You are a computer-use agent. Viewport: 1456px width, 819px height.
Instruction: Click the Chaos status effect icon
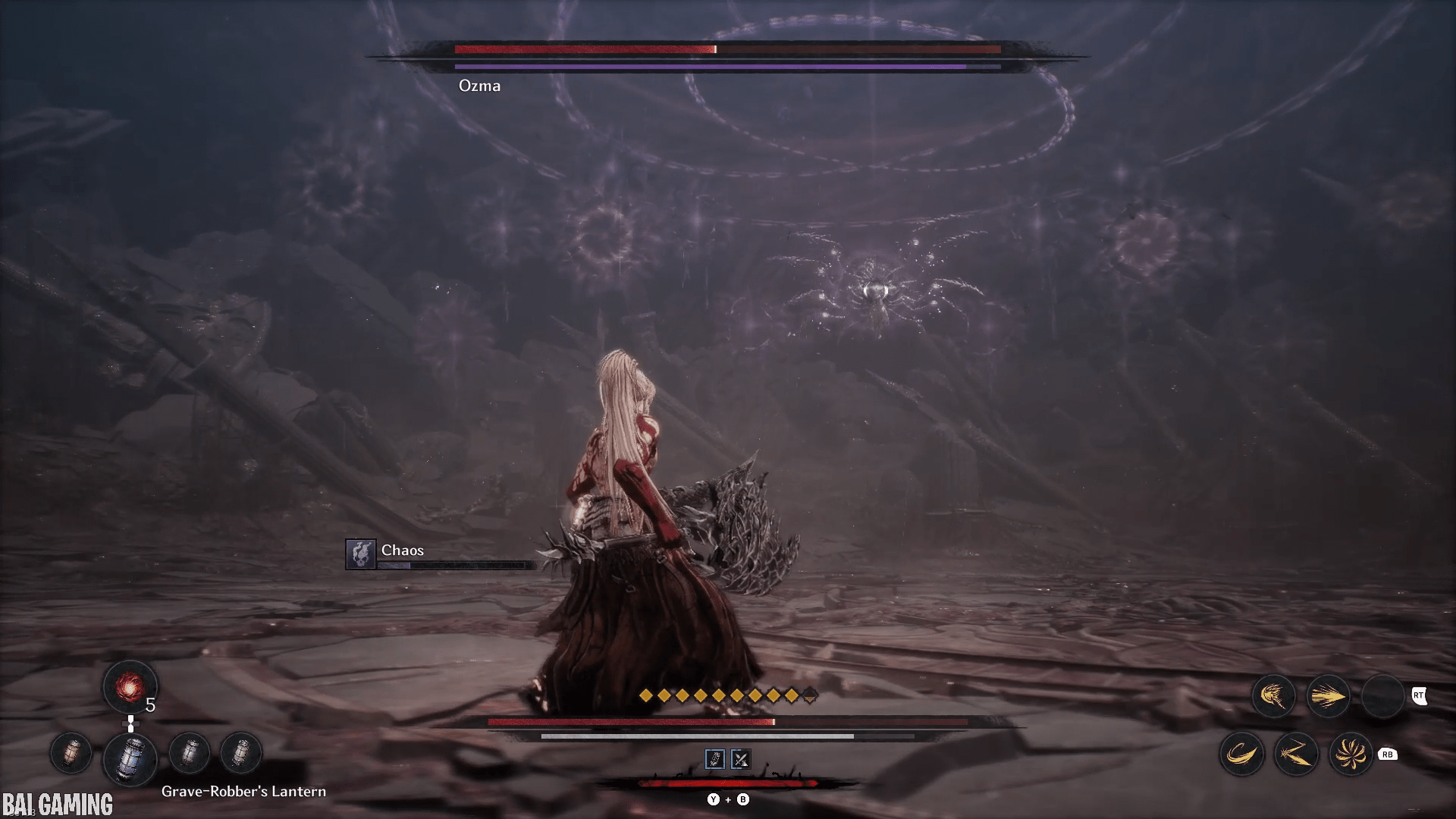pos(361,554)
